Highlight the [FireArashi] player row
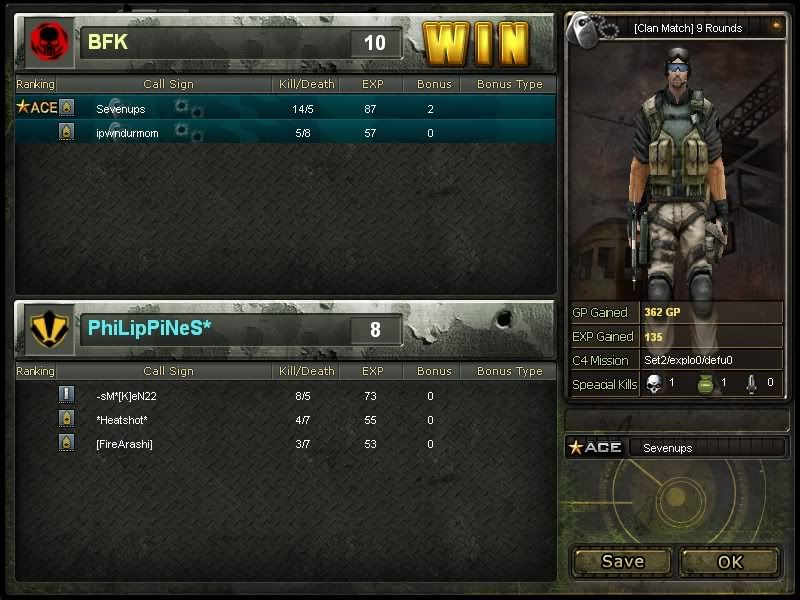Image resolution: width=800 pixels, height=600 pixels. (x=285, y=444)
